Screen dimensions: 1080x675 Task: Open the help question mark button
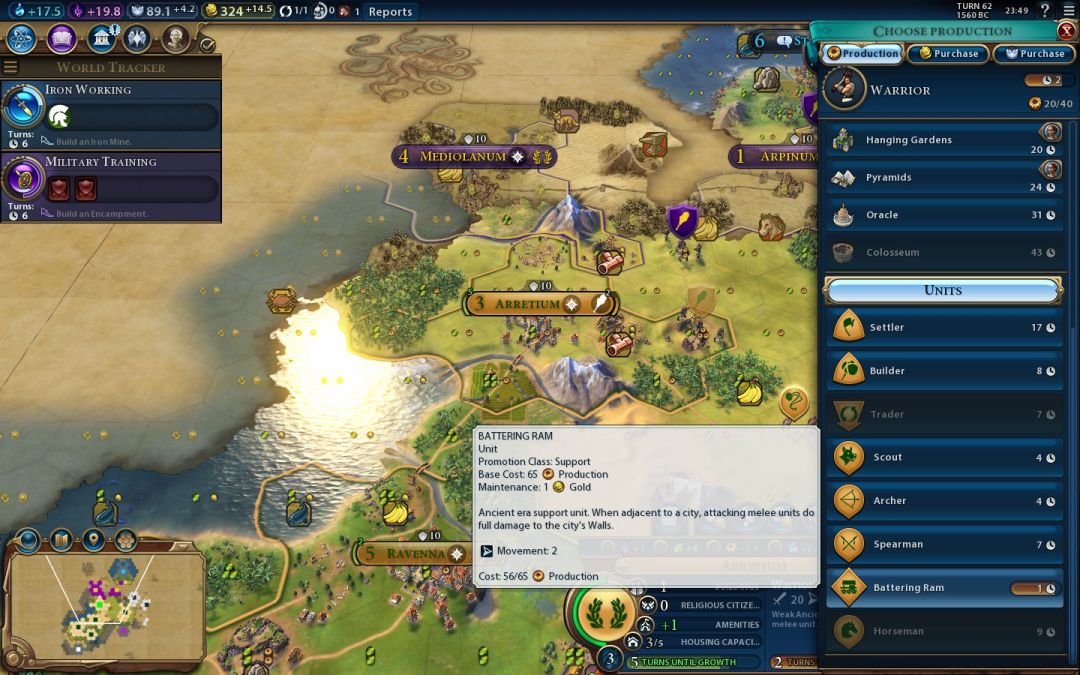click(1045, 11)
